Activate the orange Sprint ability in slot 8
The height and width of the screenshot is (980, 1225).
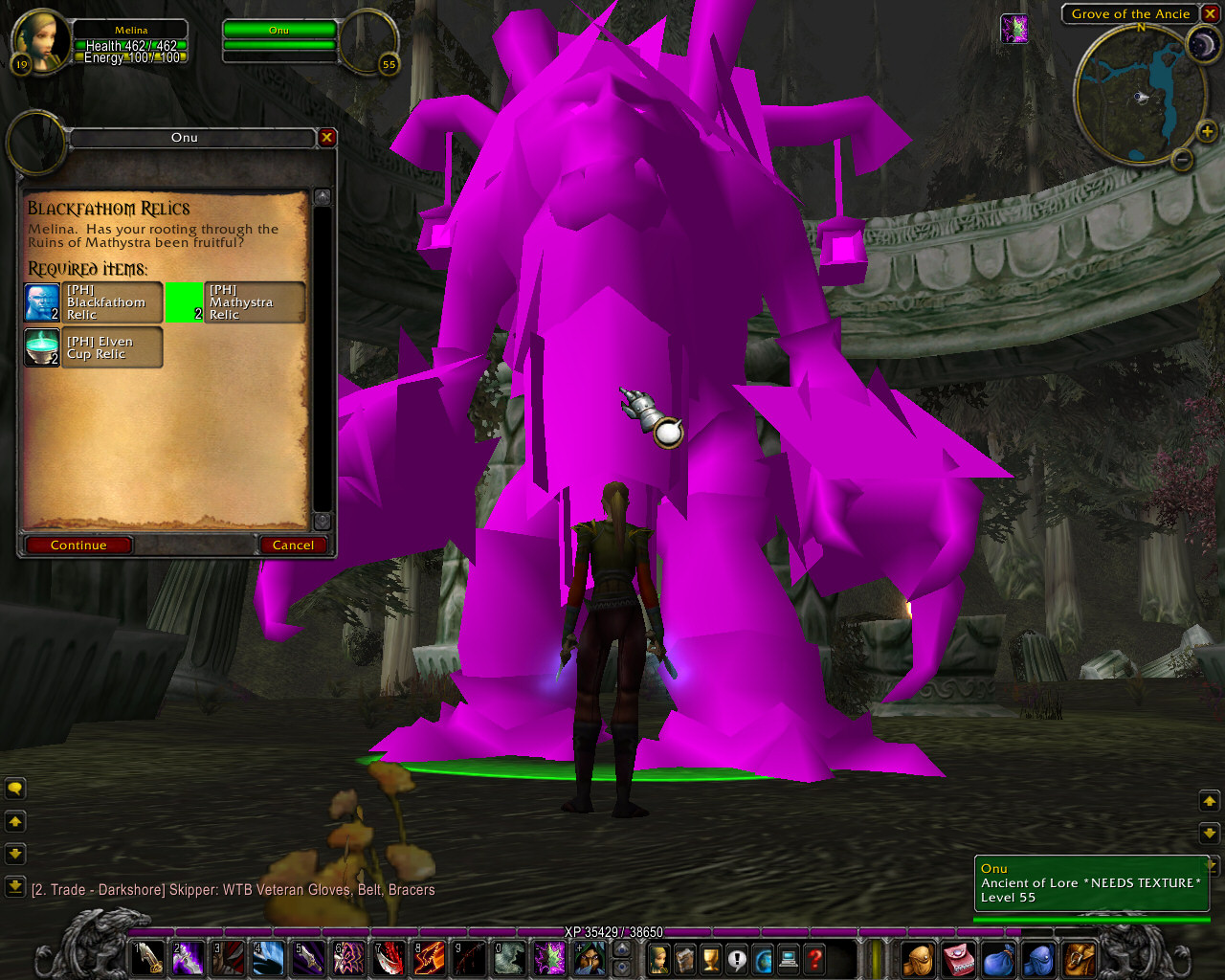(x=428, y=958)
